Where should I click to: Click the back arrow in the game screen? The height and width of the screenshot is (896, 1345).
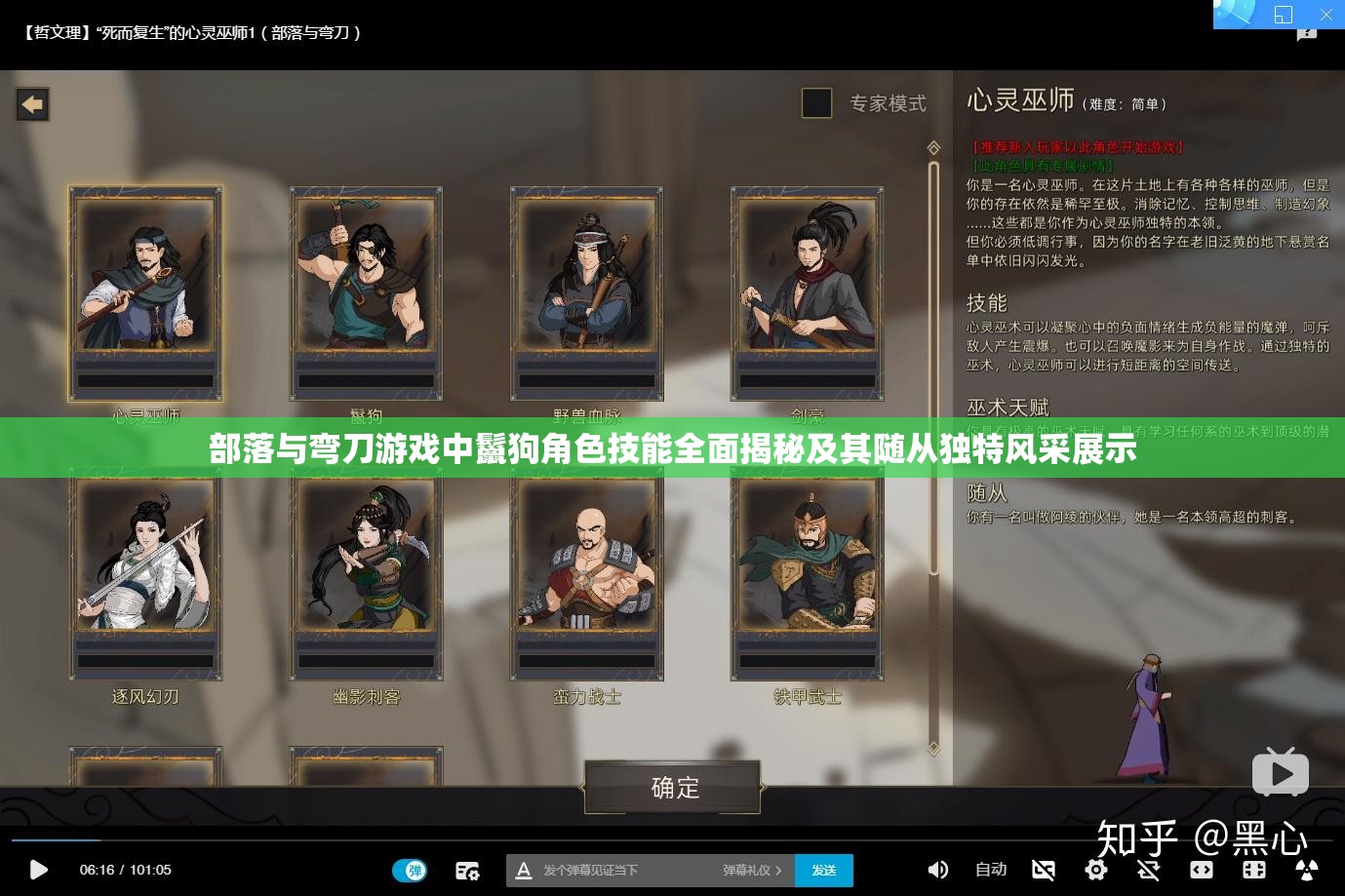32,104
